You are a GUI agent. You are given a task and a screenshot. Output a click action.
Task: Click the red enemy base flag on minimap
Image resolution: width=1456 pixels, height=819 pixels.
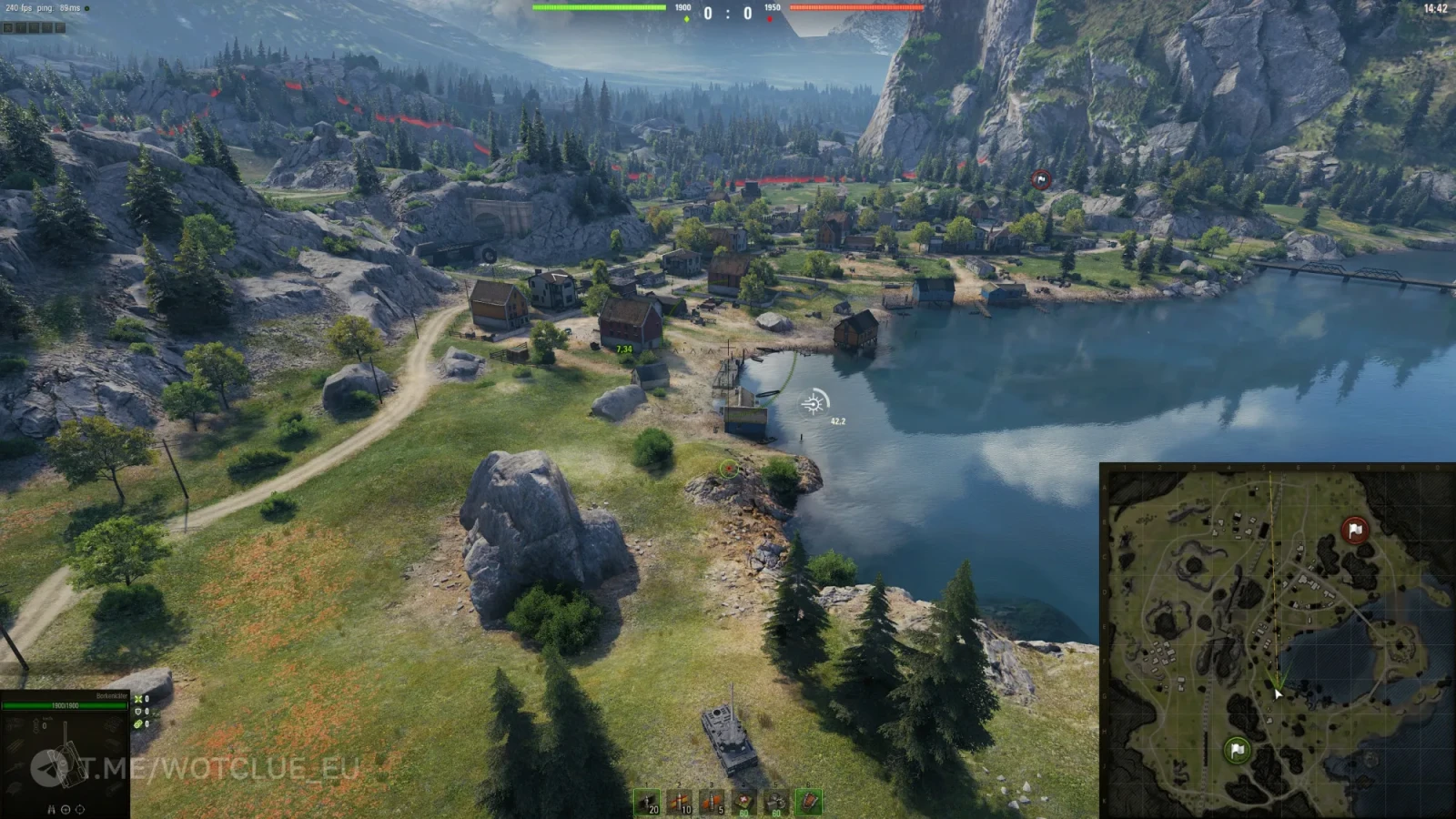1355,530
